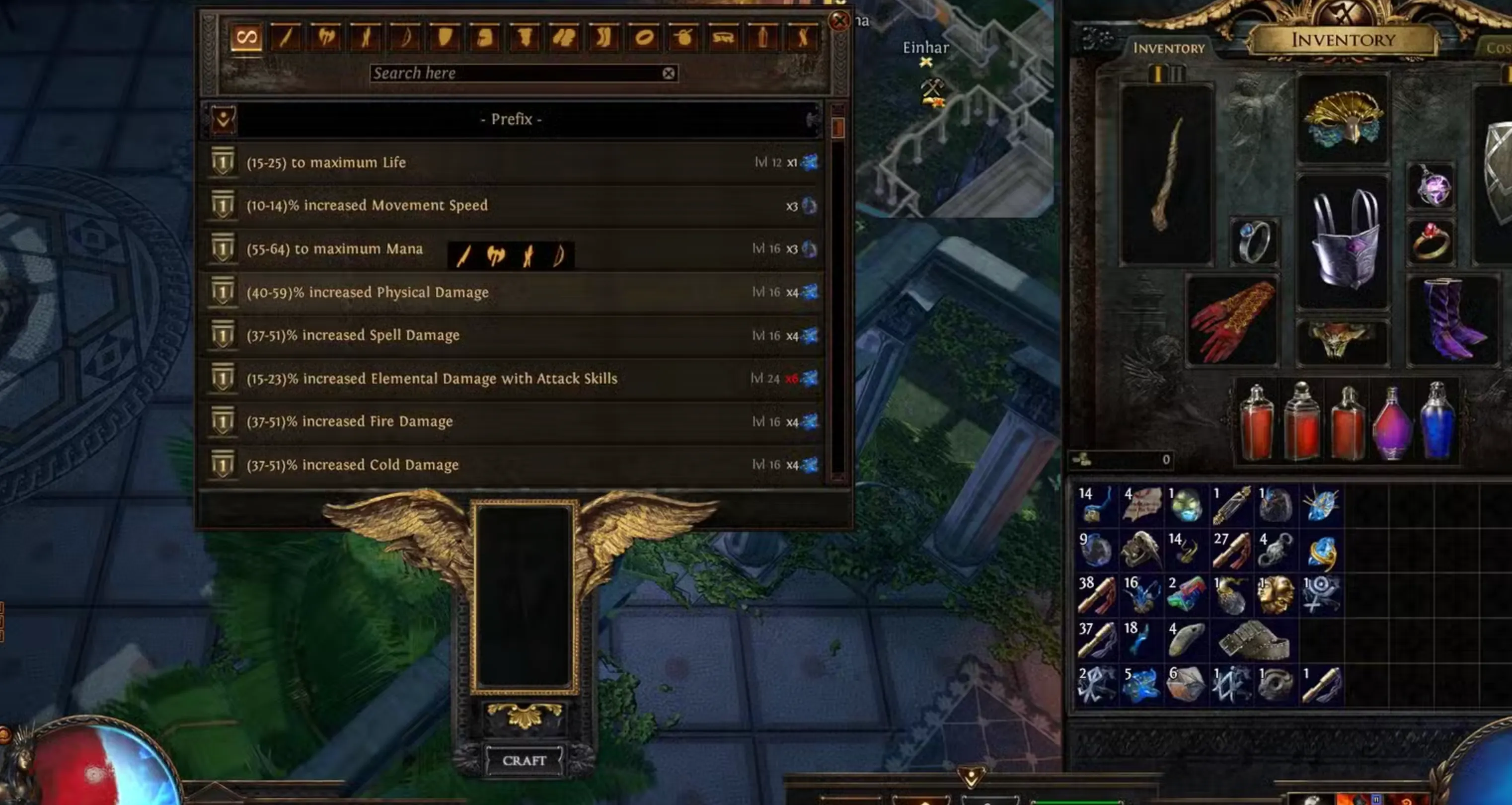
Task: Click the Search here input field
Action: pos(517,73)
